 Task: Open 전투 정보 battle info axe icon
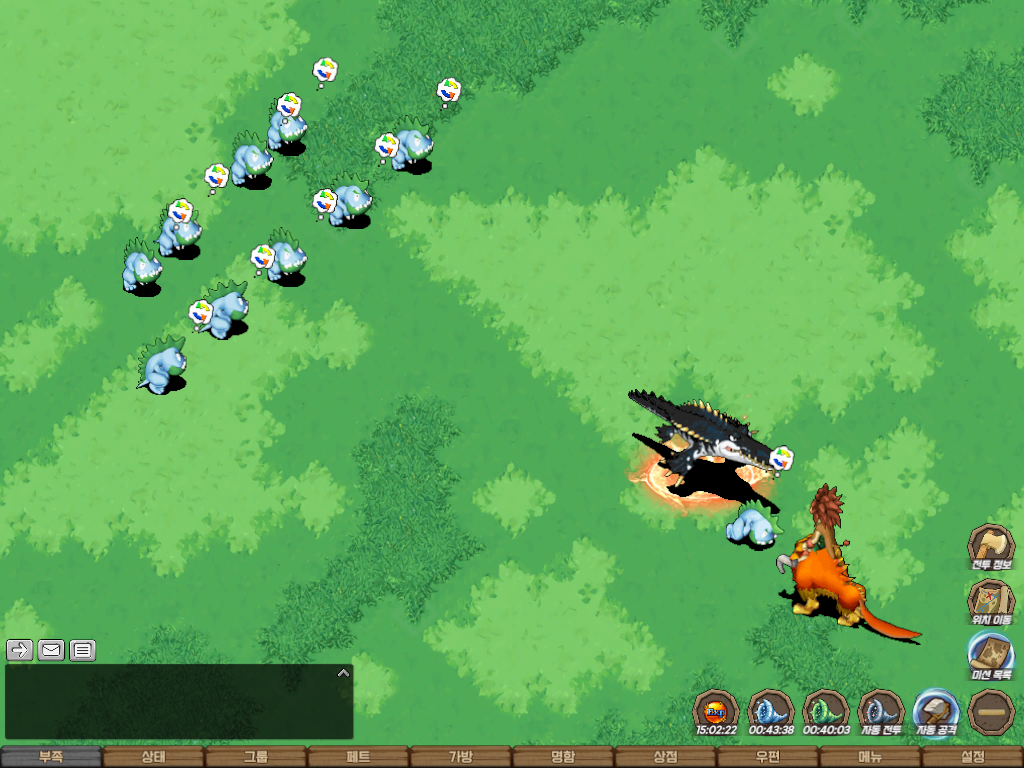pyautogui.click(x=990, y=546)
